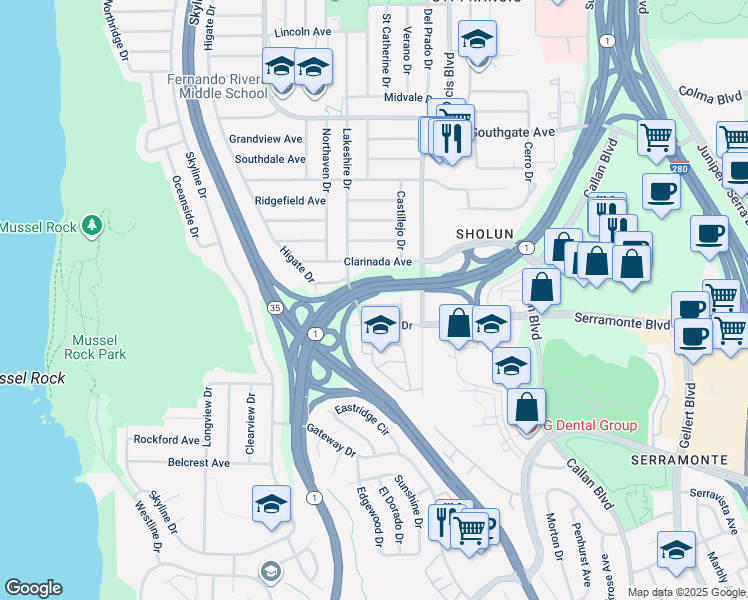Image resolution: width=748 pixels, height=600 pixels.
Task: Open the shopping cart marker near Colma Blvd
Action: pyautogui.click(x=655, y=137)
